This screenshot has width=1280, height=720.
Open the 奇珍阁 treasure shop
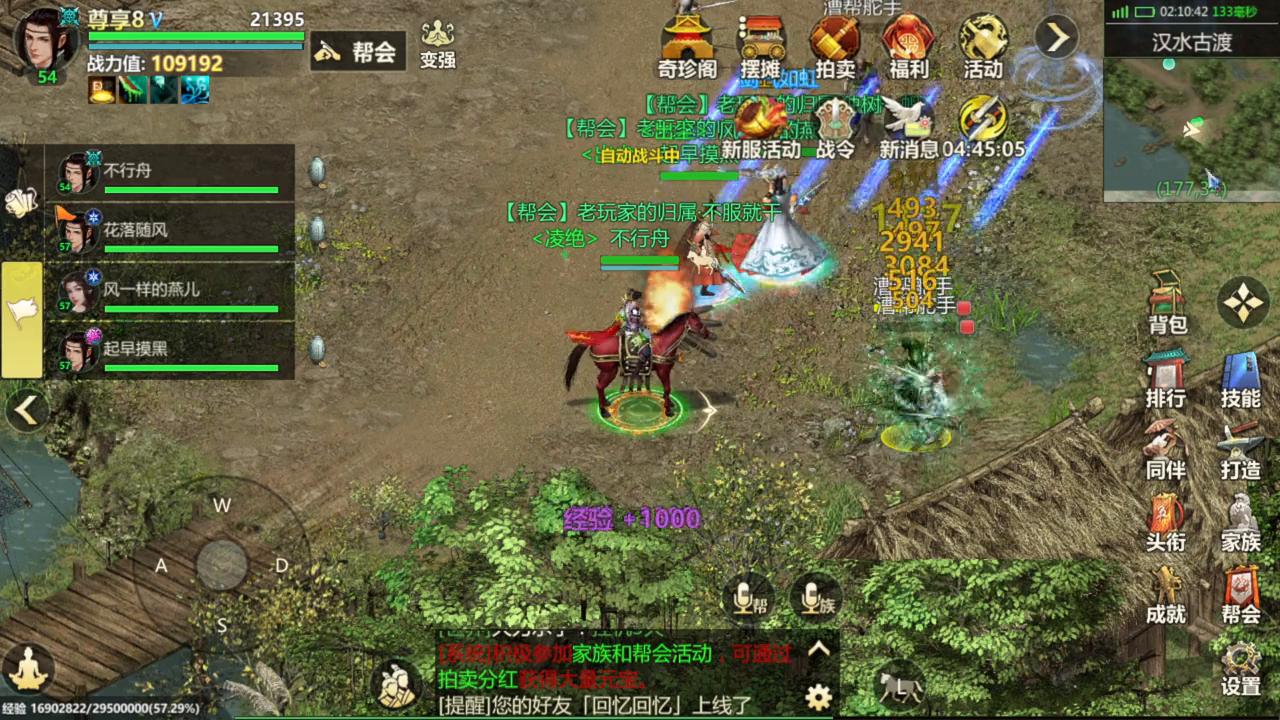point(687,48)
